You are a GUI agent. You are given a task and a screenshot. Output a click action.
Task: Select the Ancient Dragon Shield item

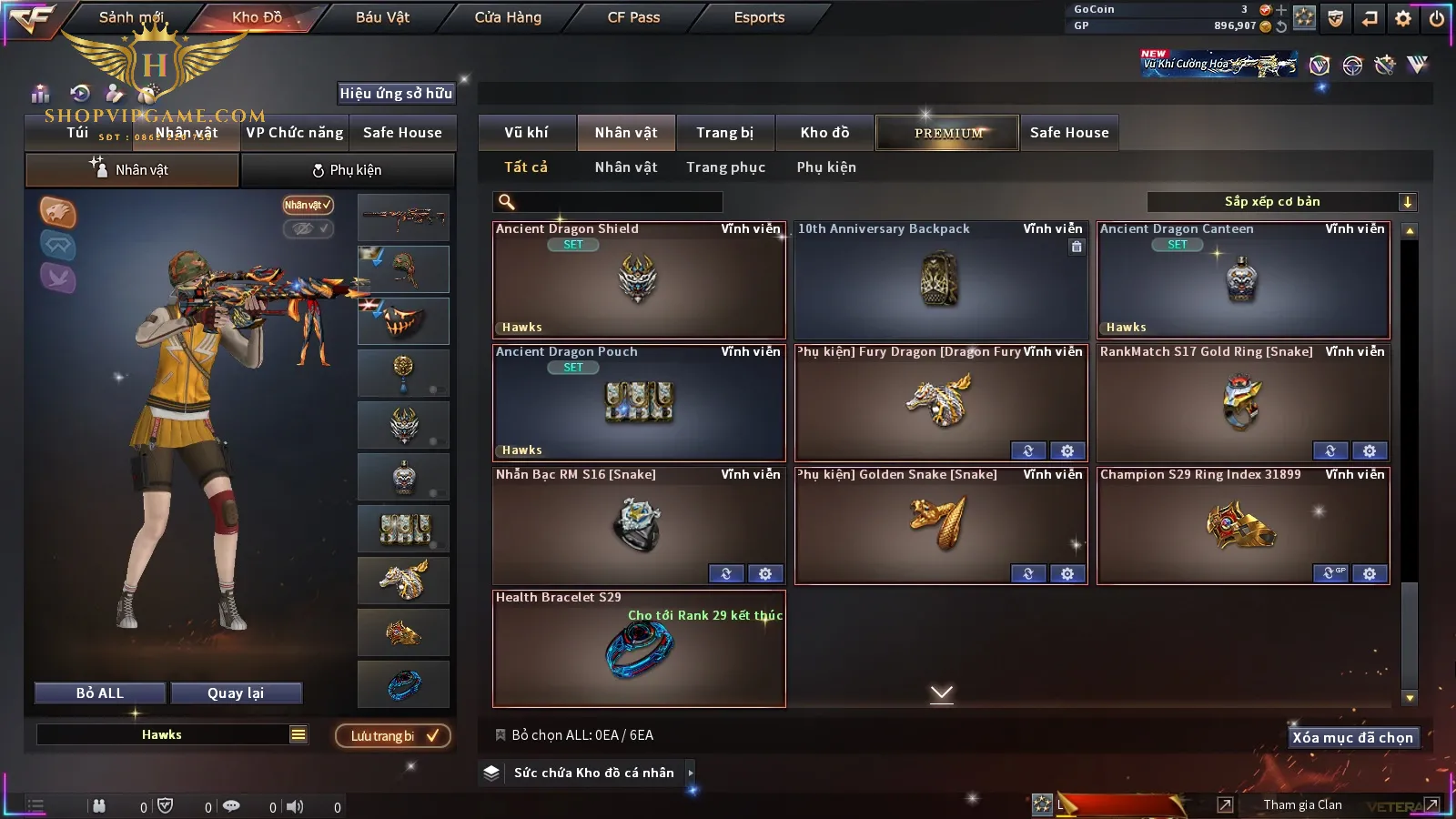click(x=639, y=280)
